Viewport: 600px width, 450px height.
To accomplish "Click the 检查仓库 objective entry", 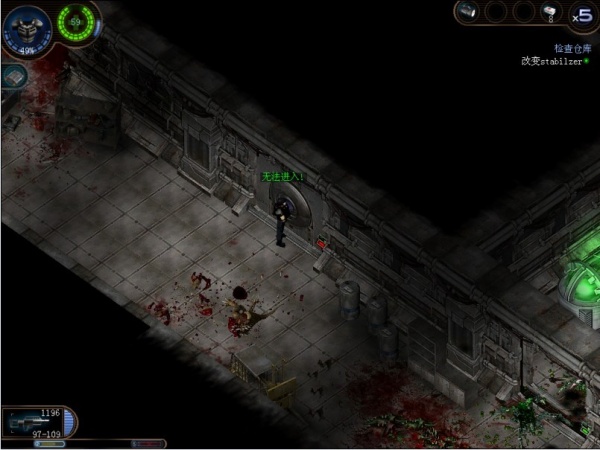I will click(573, 47).
